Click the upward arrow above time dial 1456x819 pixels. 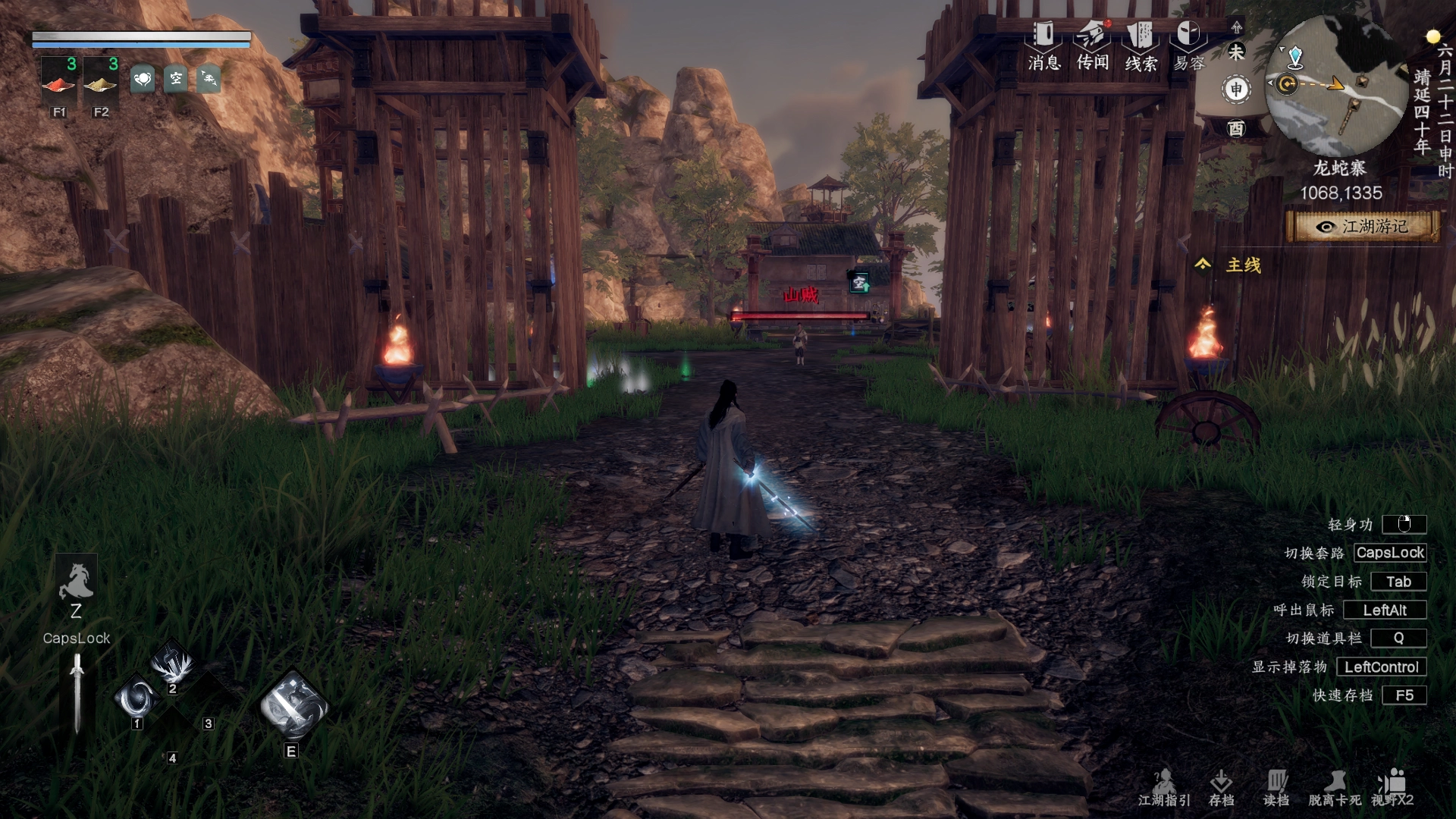coord(1237,27)
